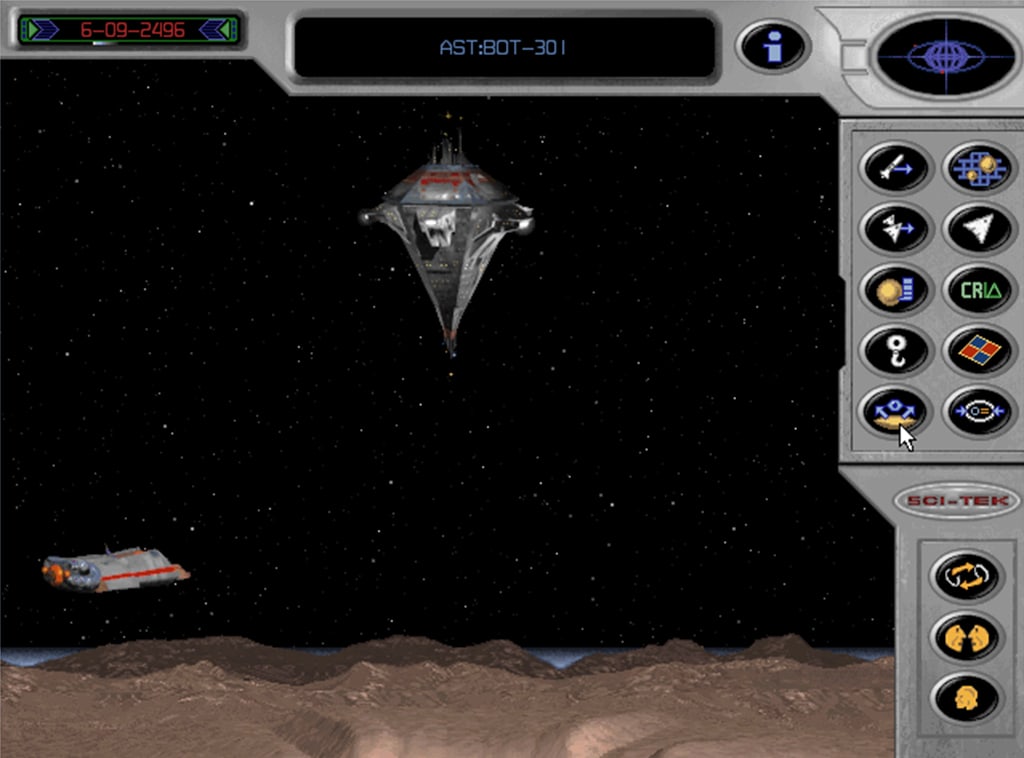This screenshot has height=758, width=1024.
Task: Choose the ship dispatch arrow icon
Action: point(894,229)
